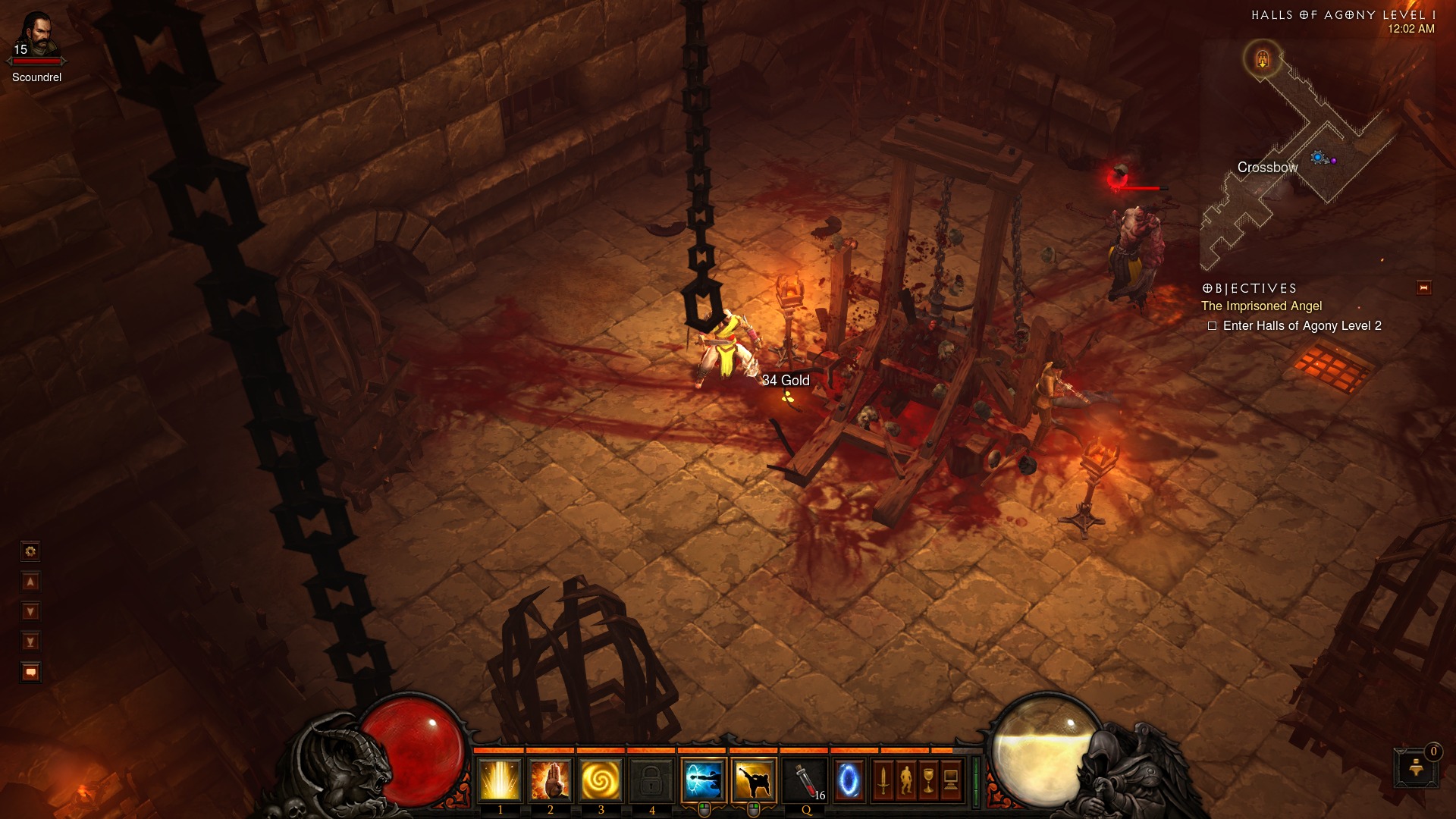Open the computer game menu button
This screenshot has width=1456, height=819.
[951, 780]
